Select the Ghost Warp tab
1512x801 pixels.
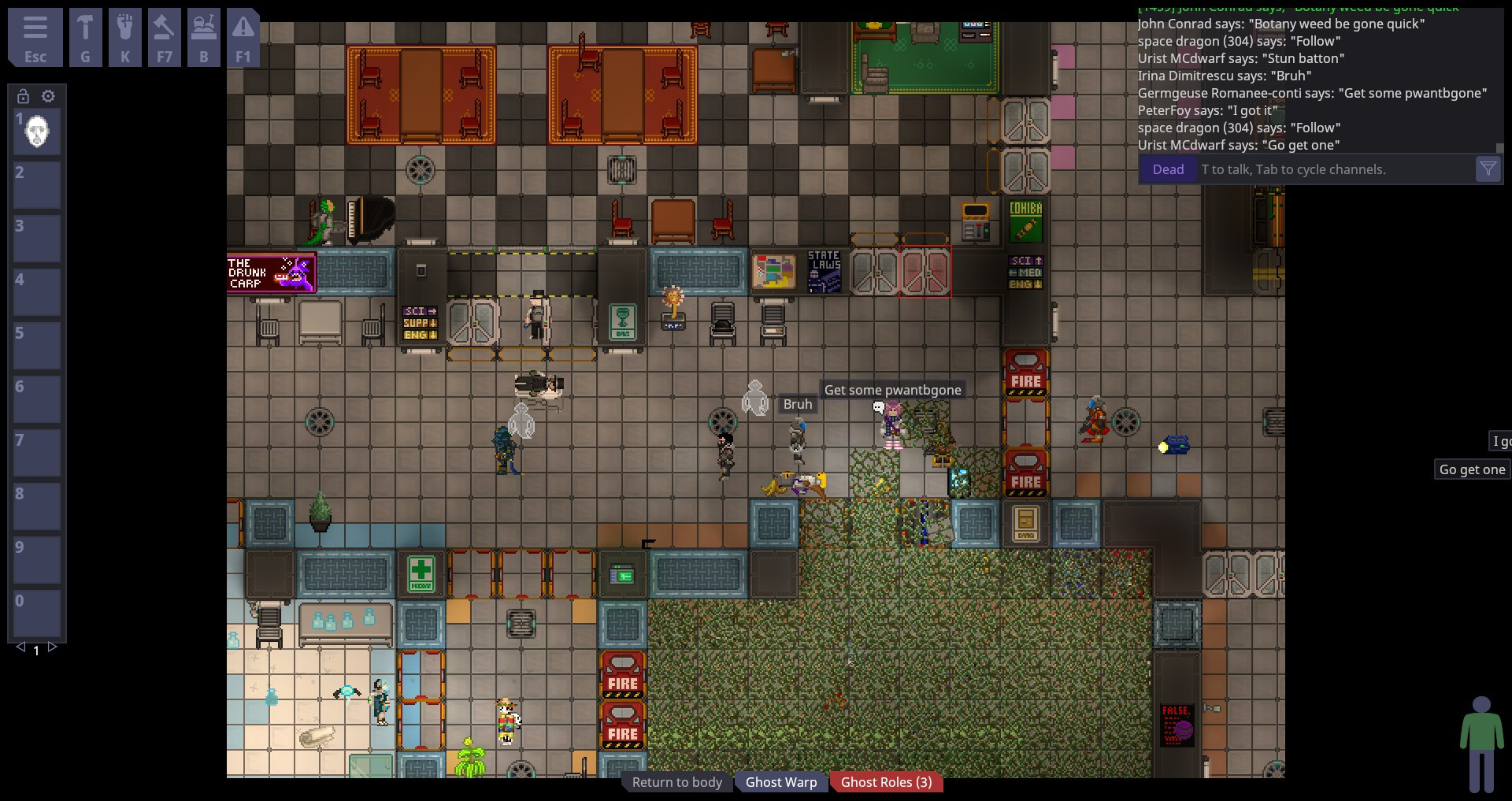pyautogui.click(x=780, y=781)
